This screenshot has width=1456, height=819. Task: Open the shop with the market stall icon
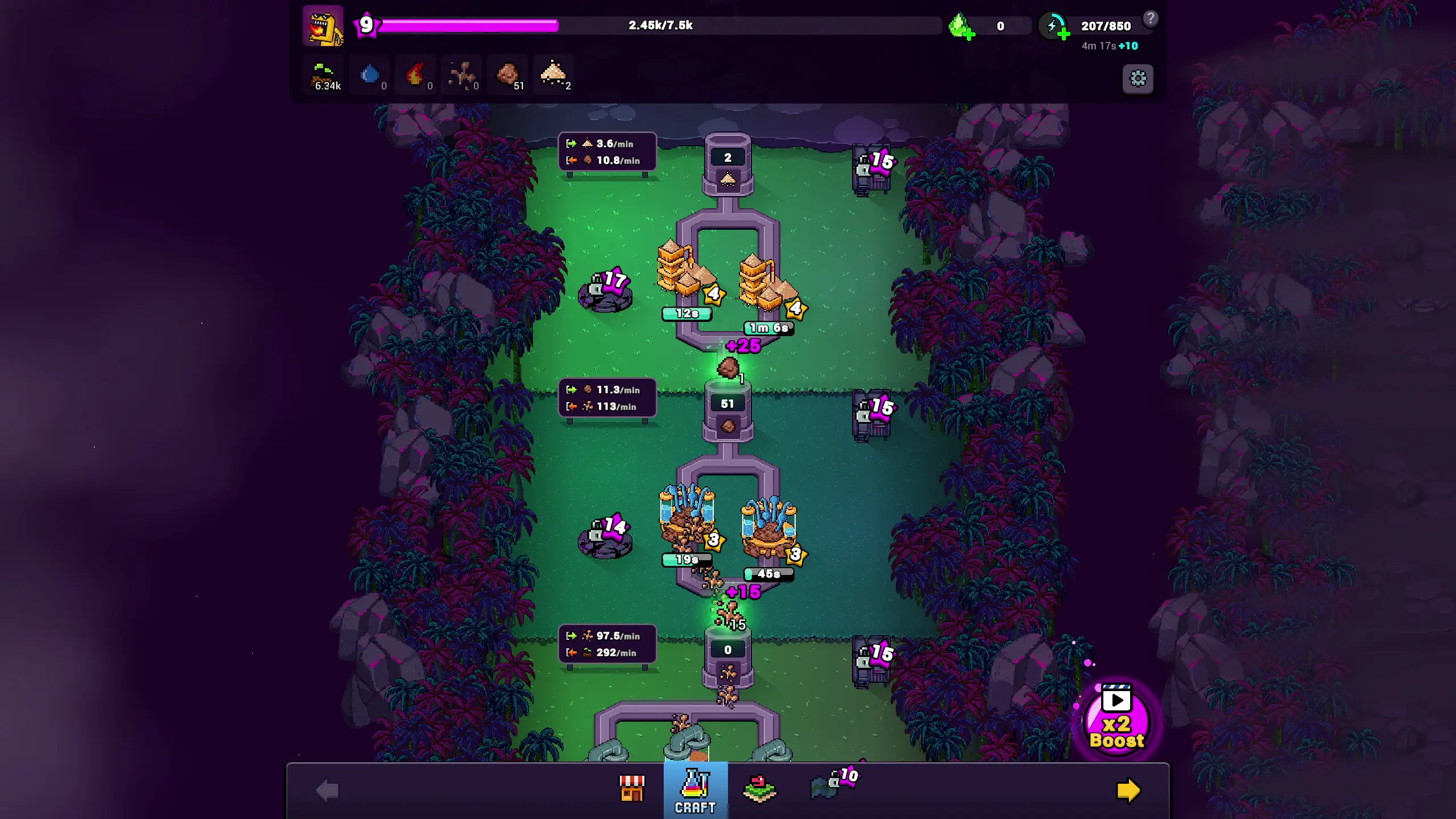633,790
